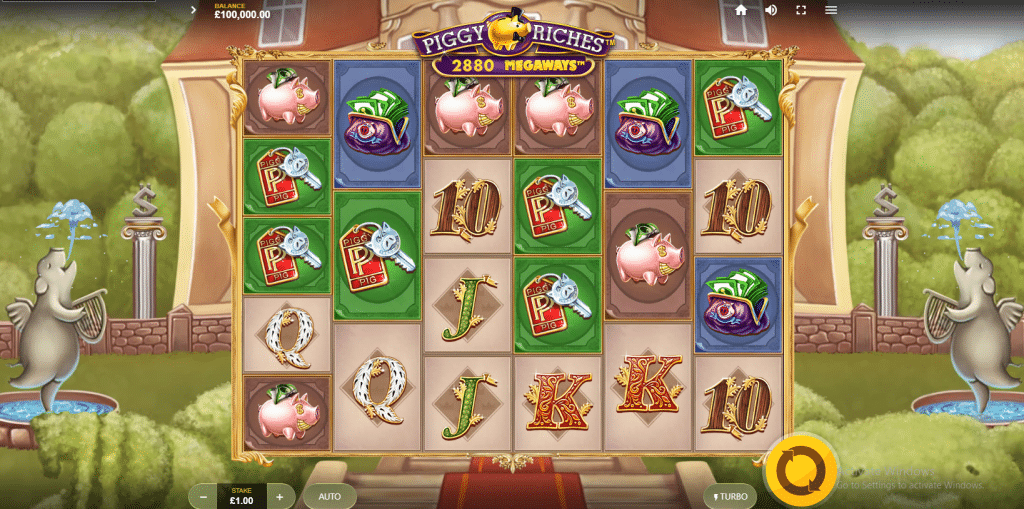Screen dimensions: 1024x509
Task: Go to the home lobby icon
Action: 741,10
